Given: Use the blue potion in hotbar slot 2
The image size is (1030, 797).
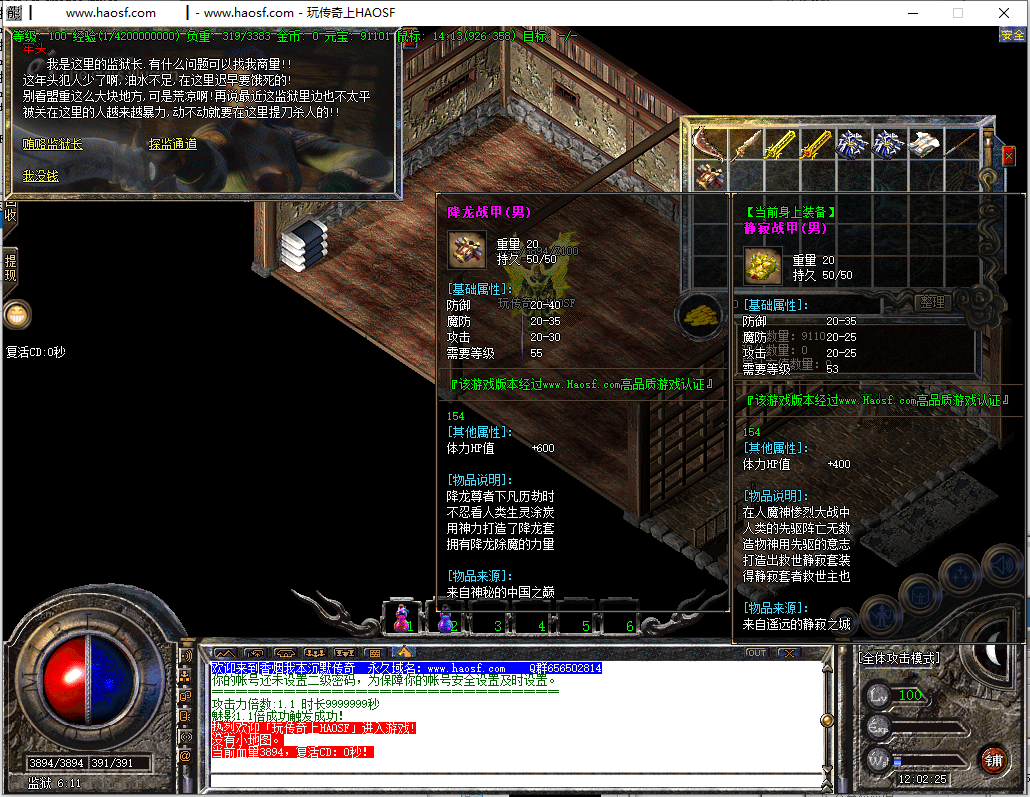Looking at the screenshot, I should 446,618.
